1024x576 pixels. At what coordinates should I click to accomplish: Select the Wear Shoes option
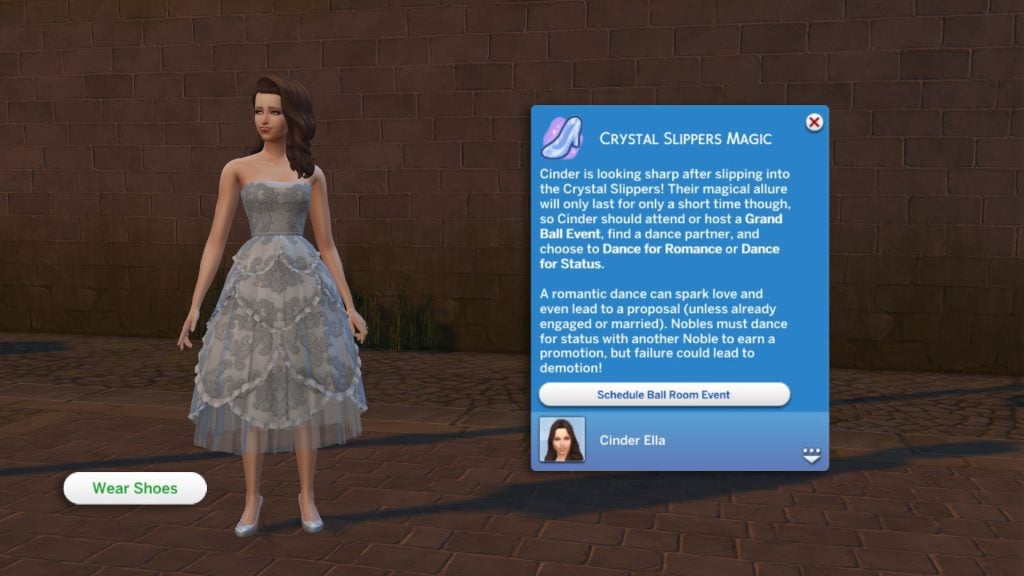135,488
